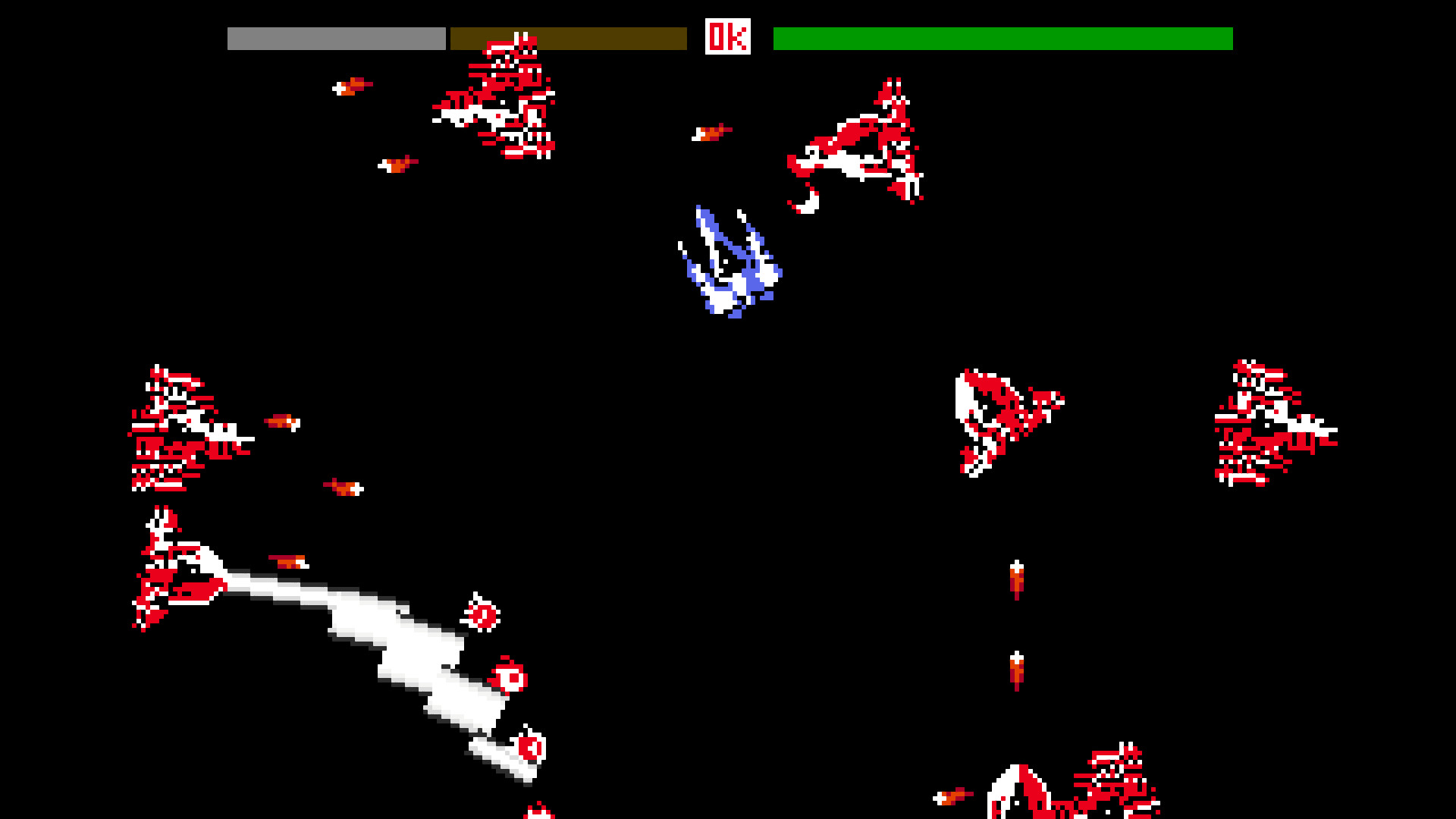
Task: Click the fireball near the top-left corner
Action: click(x=353, y=87)
